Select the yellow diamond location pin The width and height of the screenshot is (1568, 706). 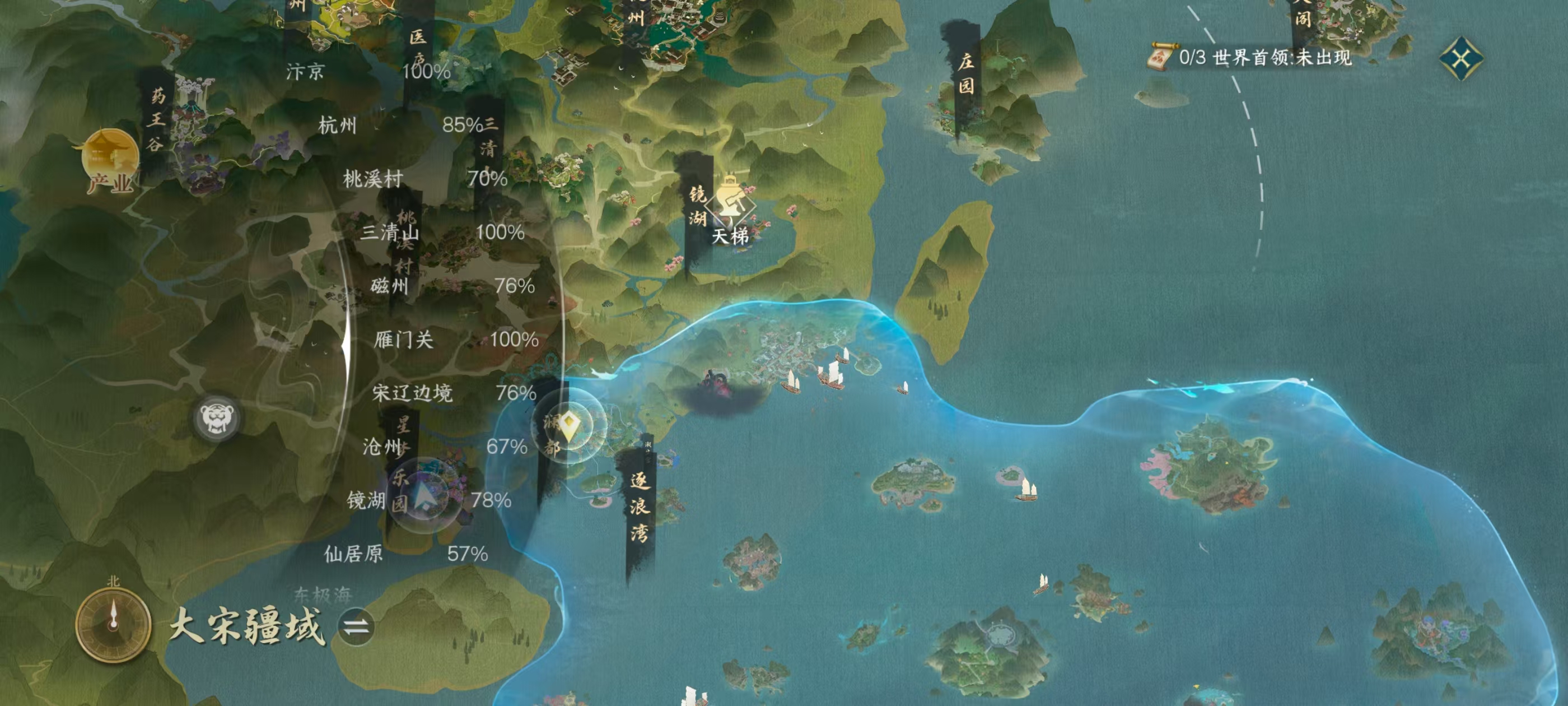click(568, 425)
